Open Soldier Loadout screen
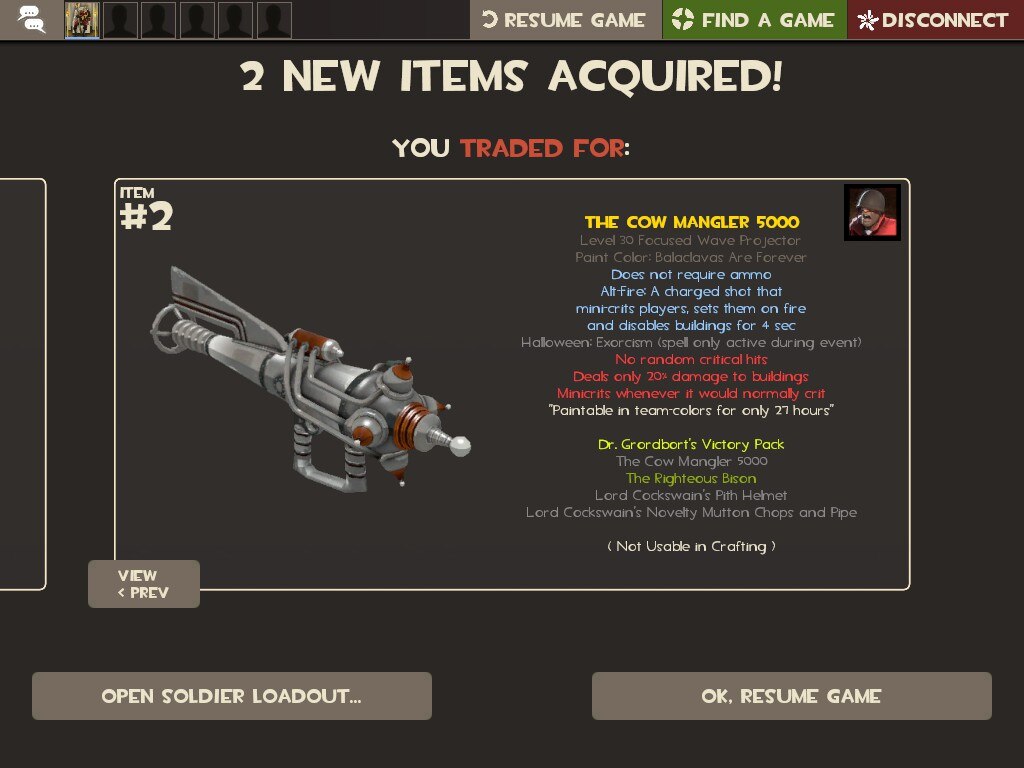 click(x=232, y=696)
